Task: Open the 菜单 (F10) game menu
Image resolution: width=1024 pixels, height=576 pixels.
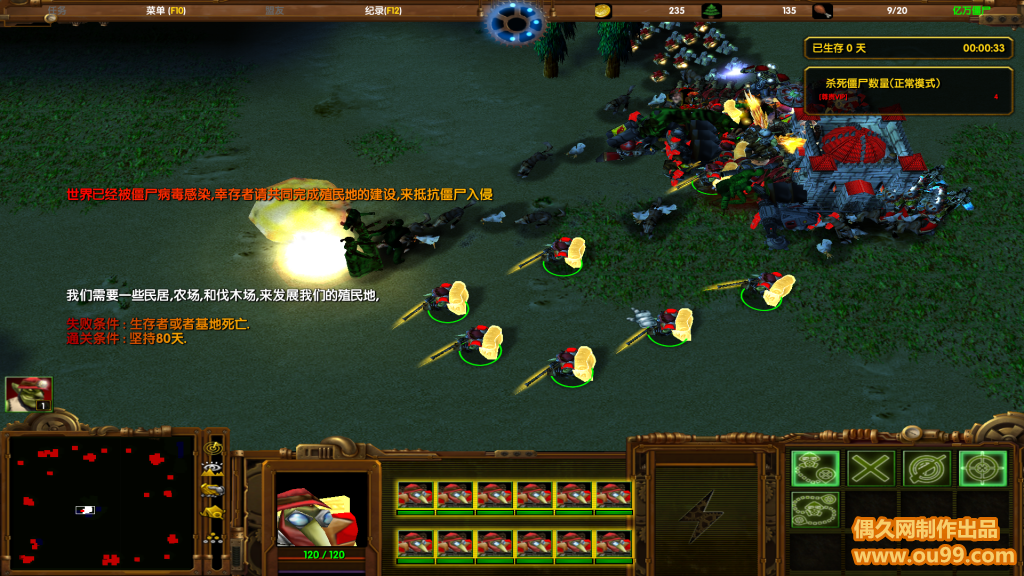Action: (166, 11)
